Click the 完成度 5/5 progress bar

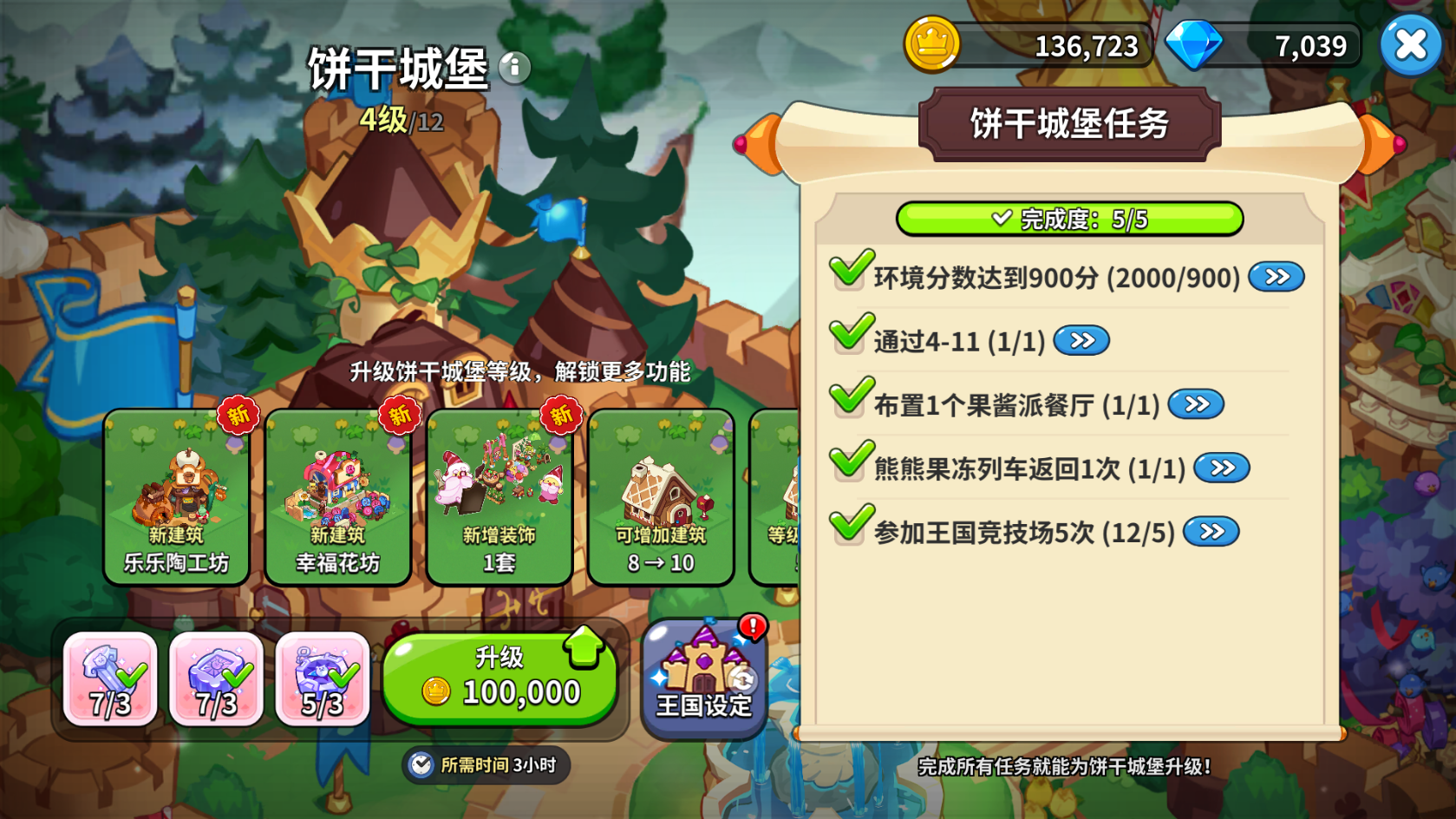[x=1072, y=219]
